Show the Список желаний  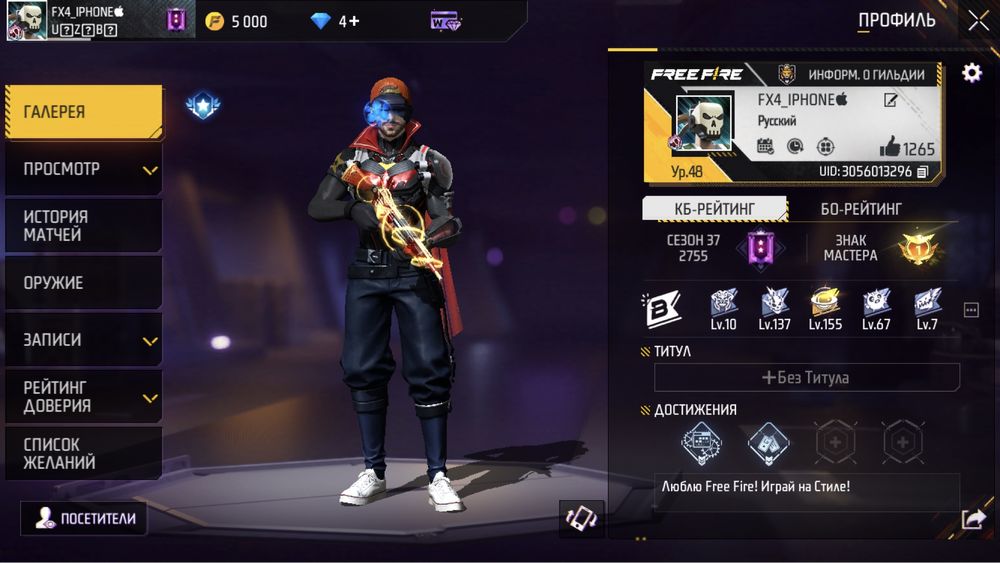click(83, 454)
